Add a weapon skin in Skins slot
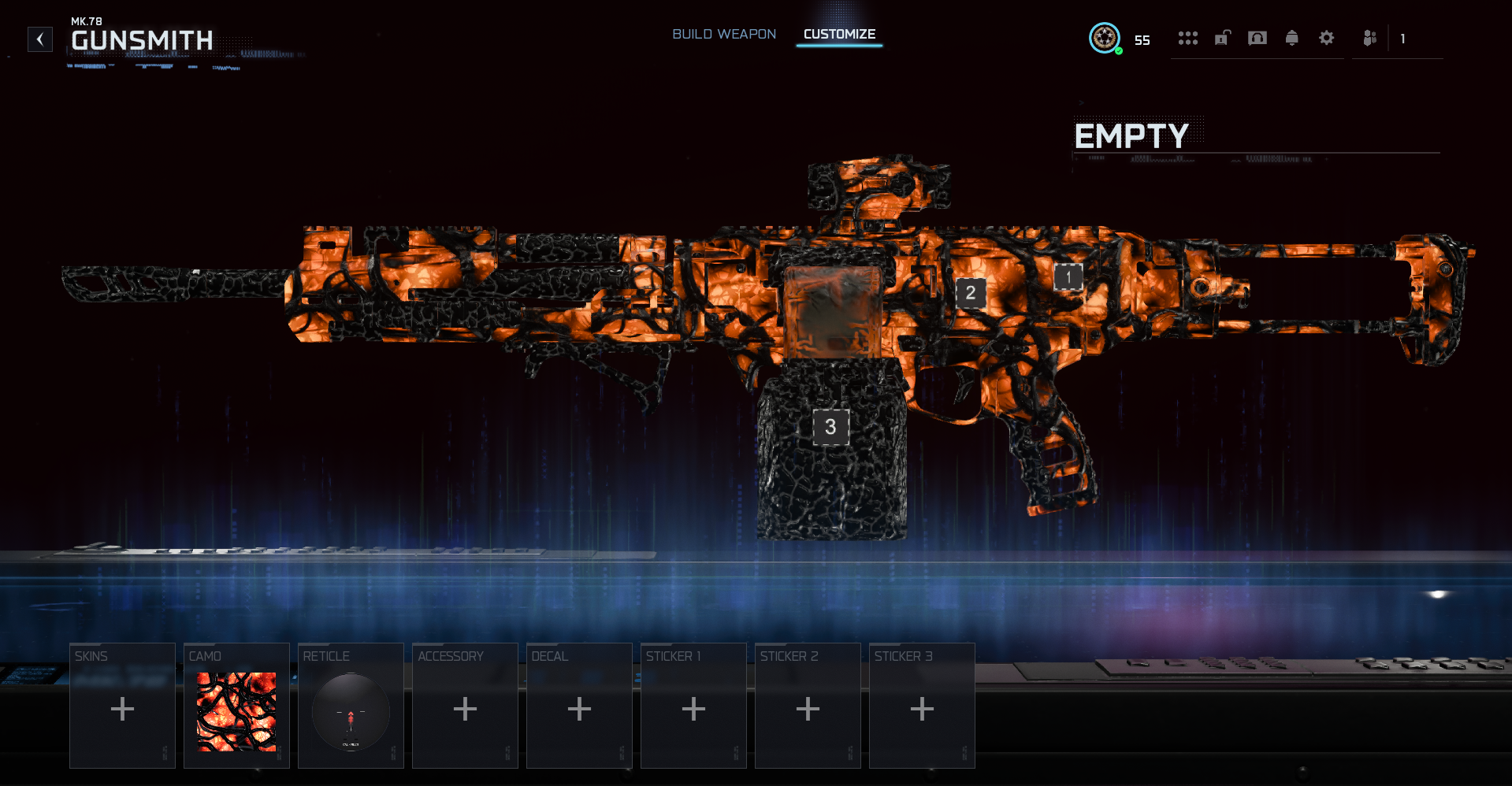Image resolution: width=1512 pixels, height=786 pixels. [122, 706]
